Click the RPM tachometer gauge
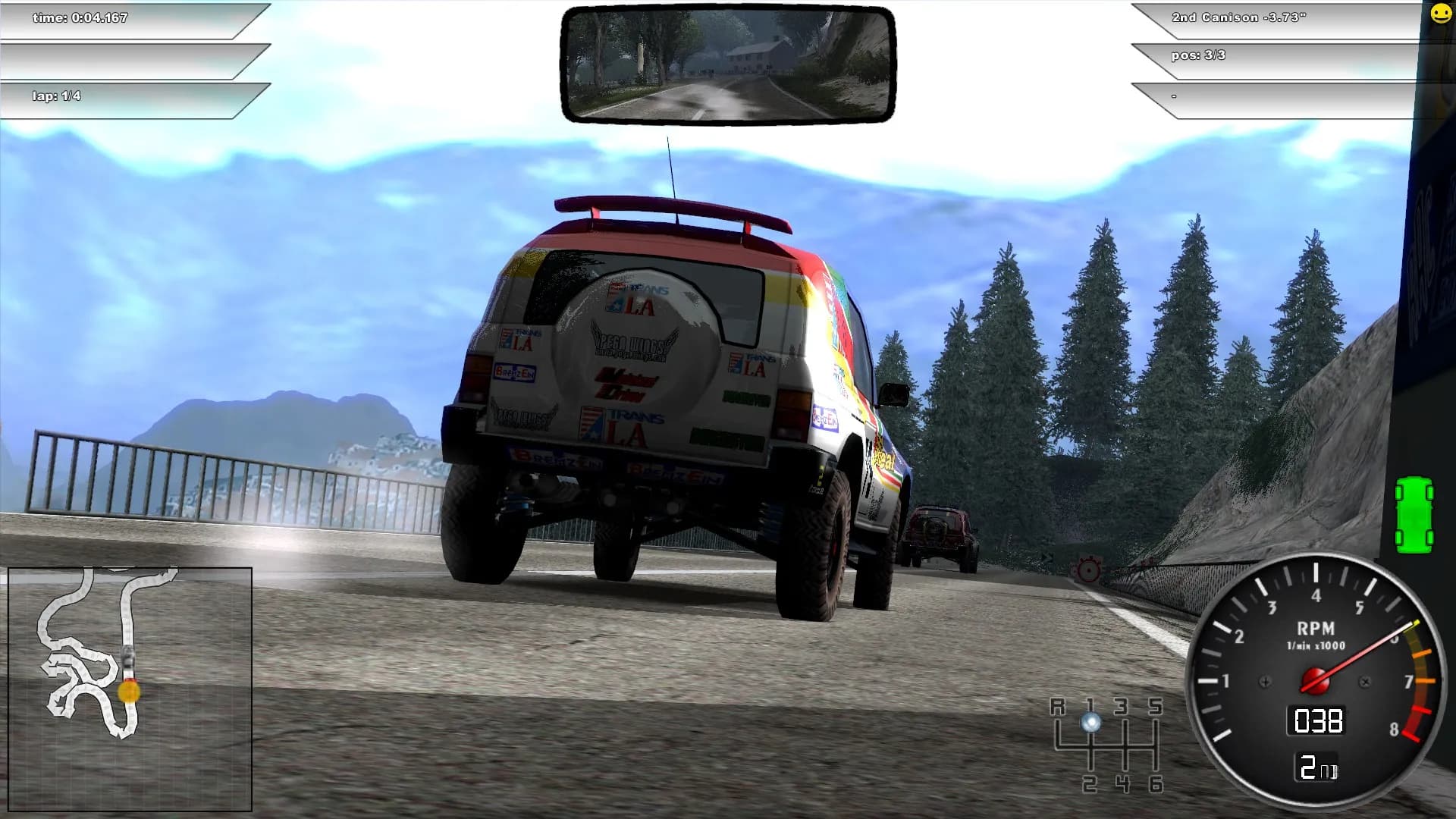1456x819 pixels. [x=1316, y=679]
